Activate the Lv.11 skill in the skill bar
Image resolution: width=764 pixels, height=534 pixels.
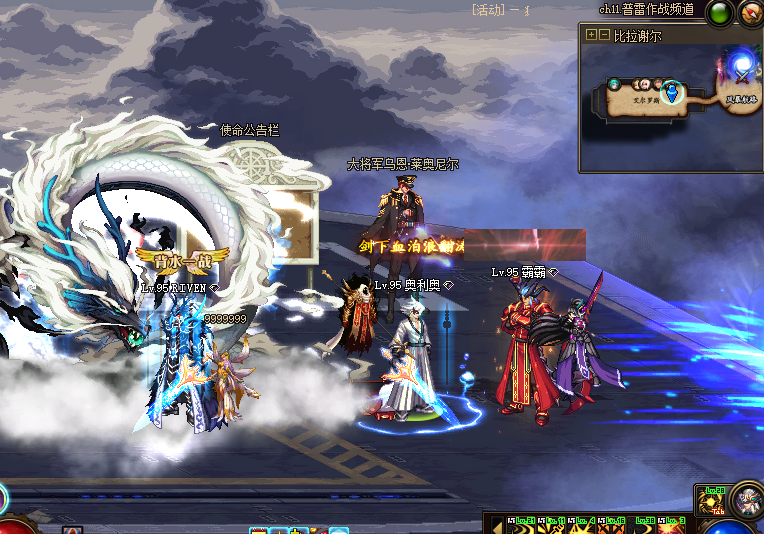click(x=552, y=526)
